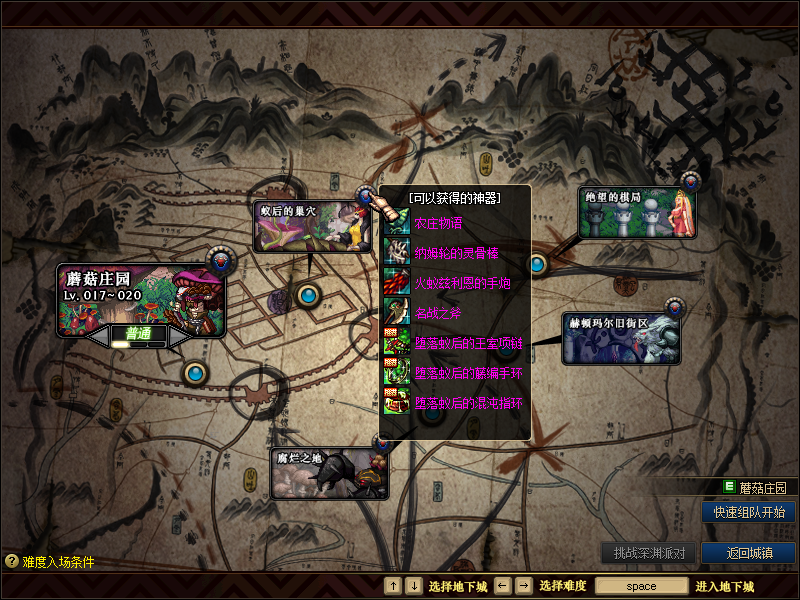Select the 绝望的棋局 dungeon

(x=637, y=213)
